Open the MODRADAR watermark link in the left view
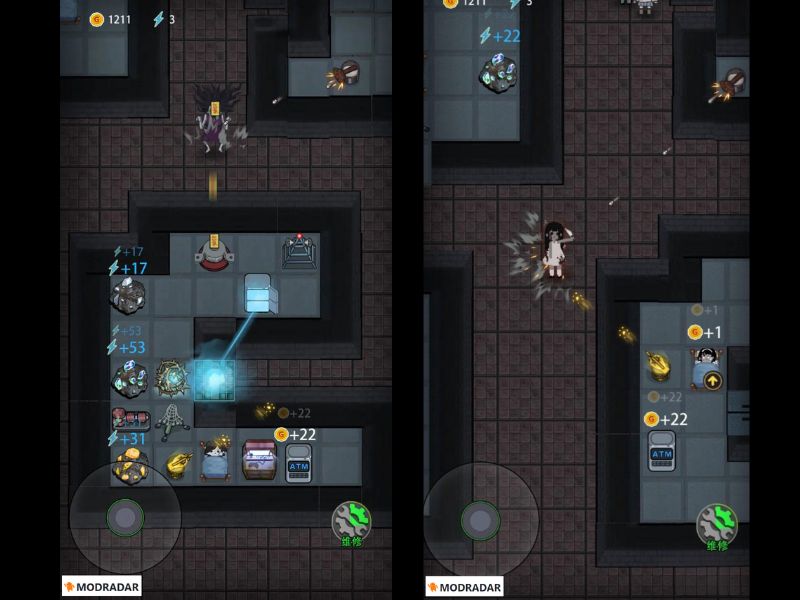Image resolution: width=800 pixels, height=600 pixels. pyautogui.click(x=101, y=587)
